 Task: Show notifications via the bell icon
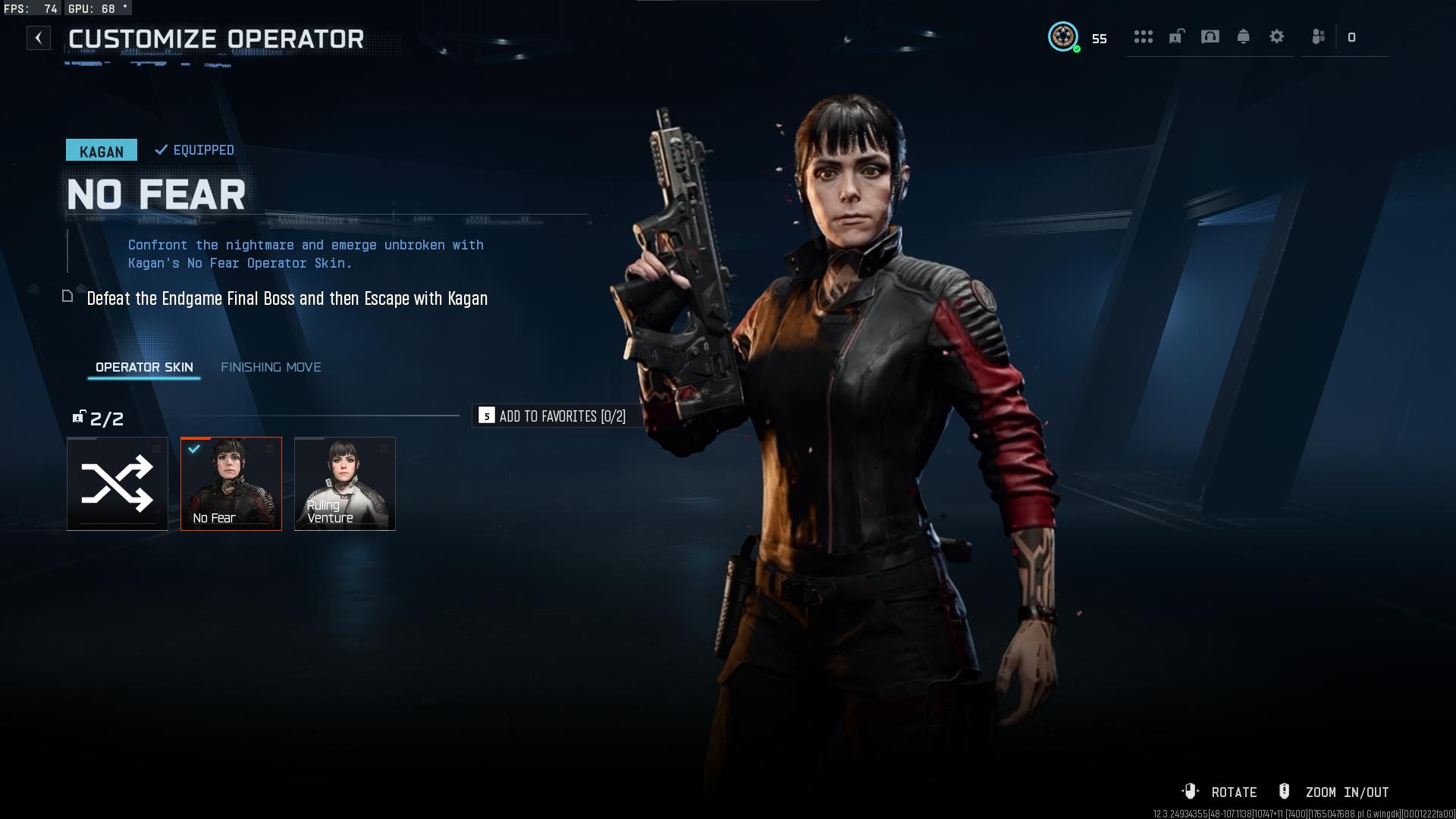1244,36
